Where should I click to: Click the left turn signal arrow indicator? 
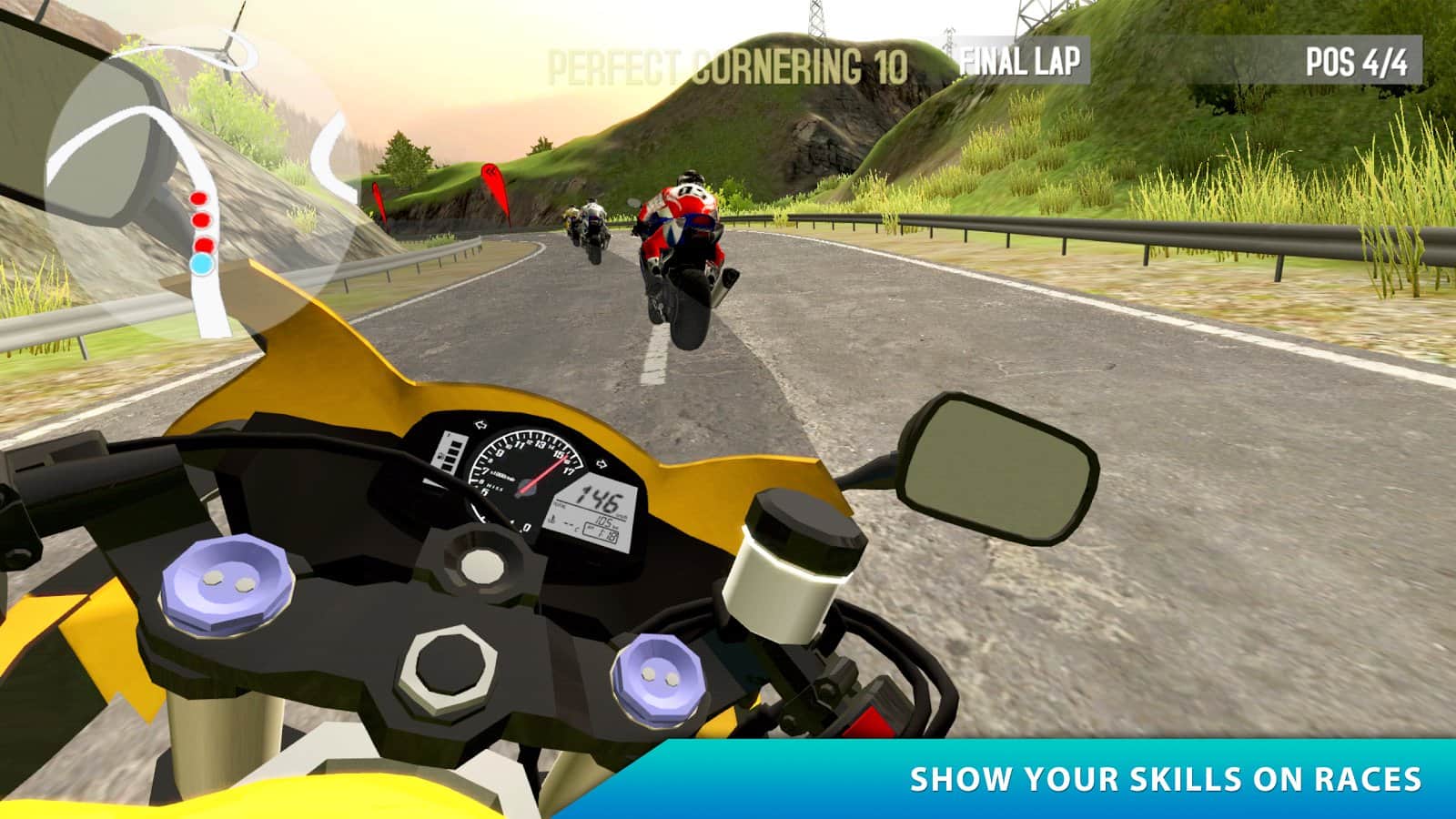480,424
